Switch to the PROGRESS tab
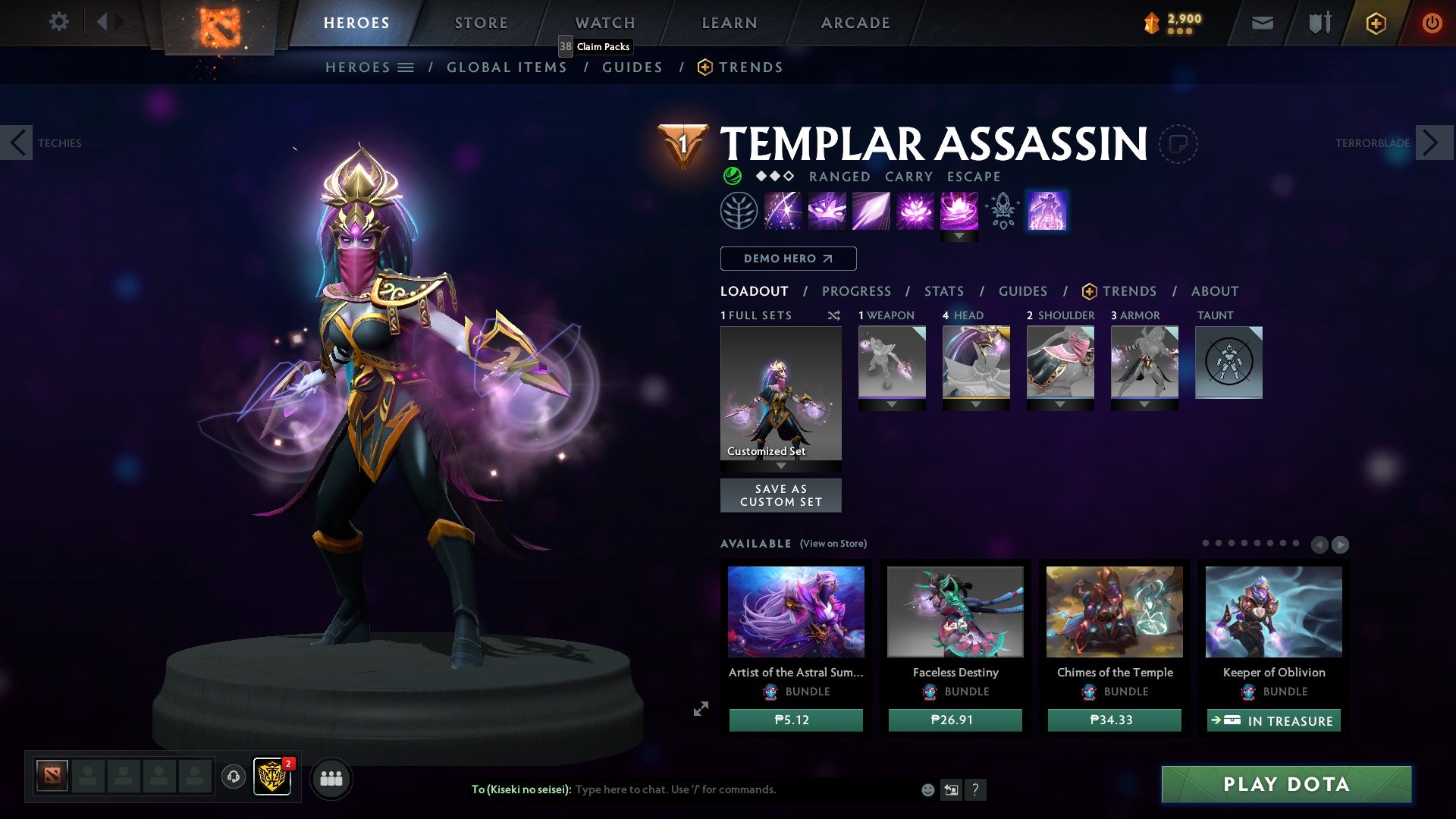The image size is (1456, 819). click(857, 290)
